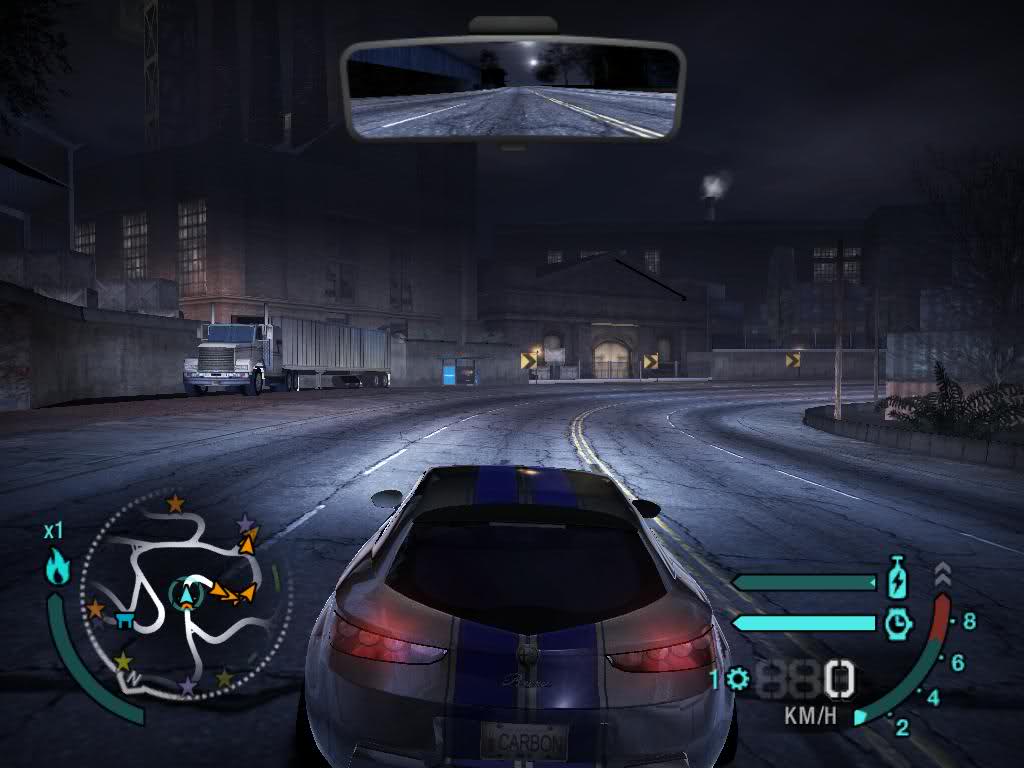This screenshot has width=1024, height=768.
Task: Select the speedbreaker stopwatch icon
Action: 898,623
